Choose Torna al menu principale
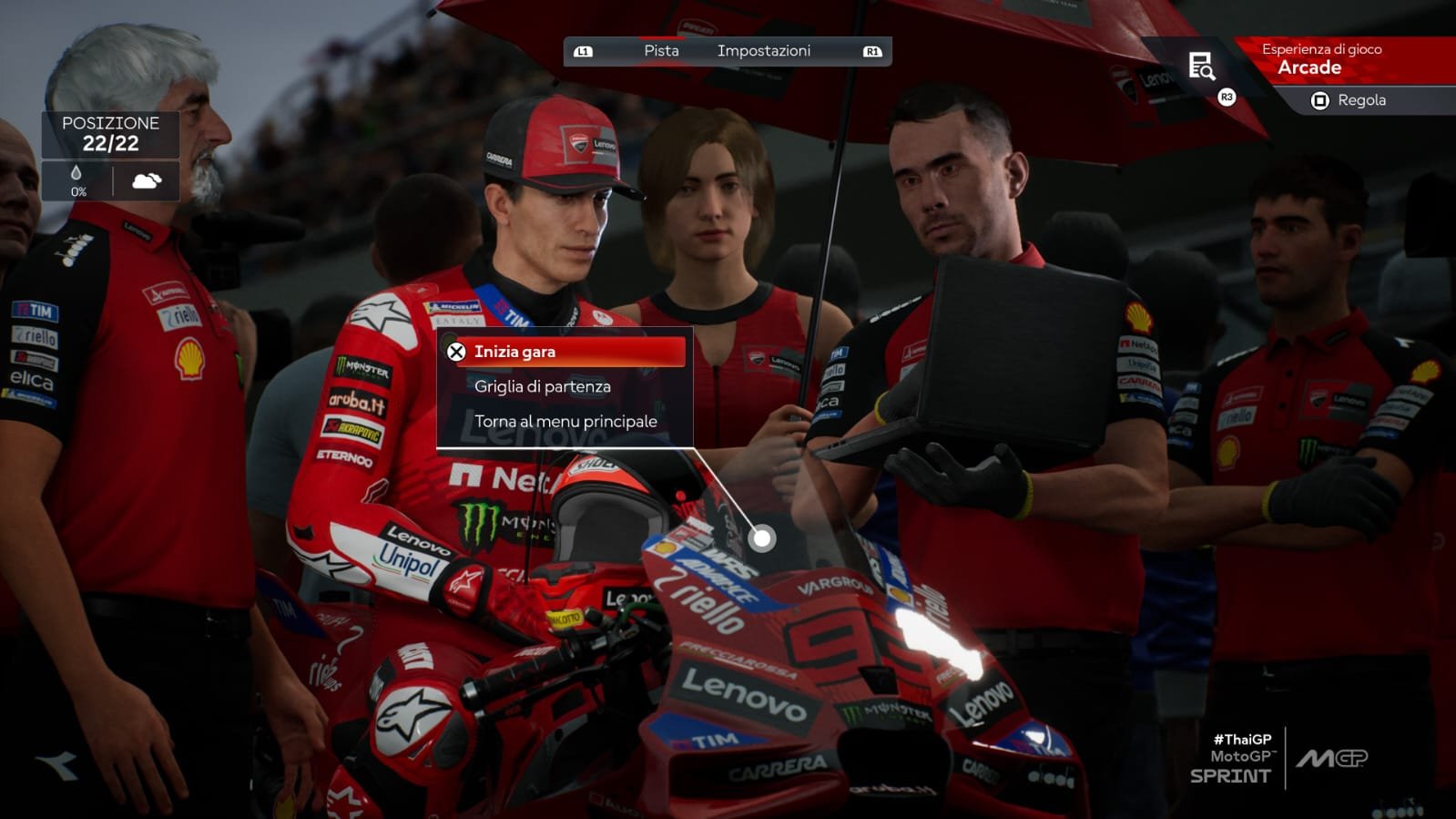This screenshot has height=819, width=1456. point(565,421)
